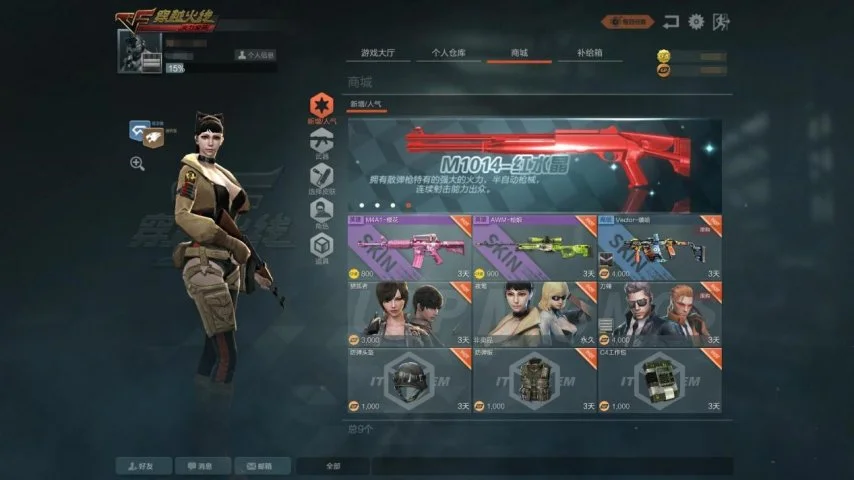The image size is (854, 480).
Task: Select the pink M4A1 skin item
Action: [408, 247]
